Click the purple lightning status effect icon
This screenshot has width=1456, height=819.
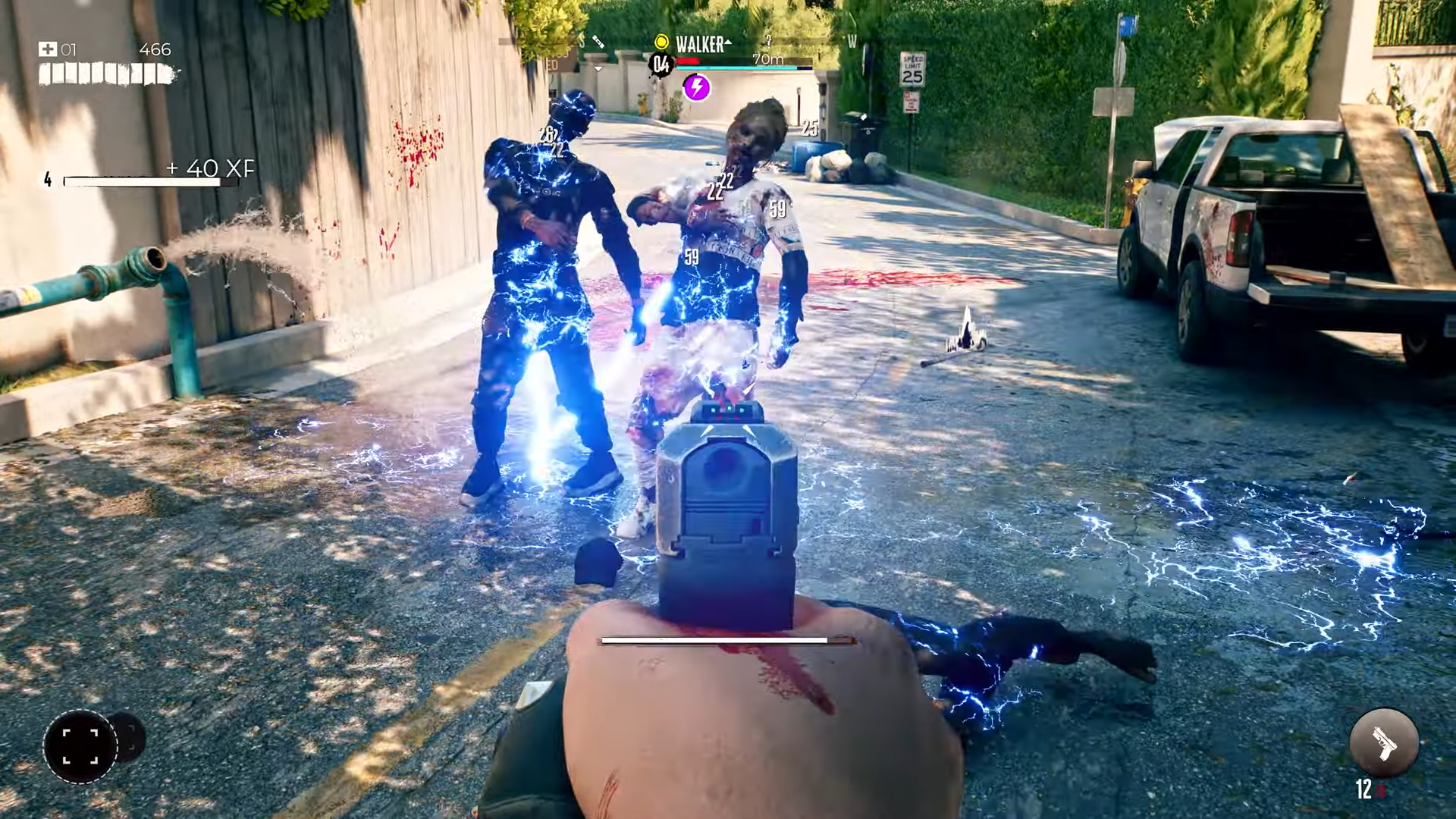point(696,87)
